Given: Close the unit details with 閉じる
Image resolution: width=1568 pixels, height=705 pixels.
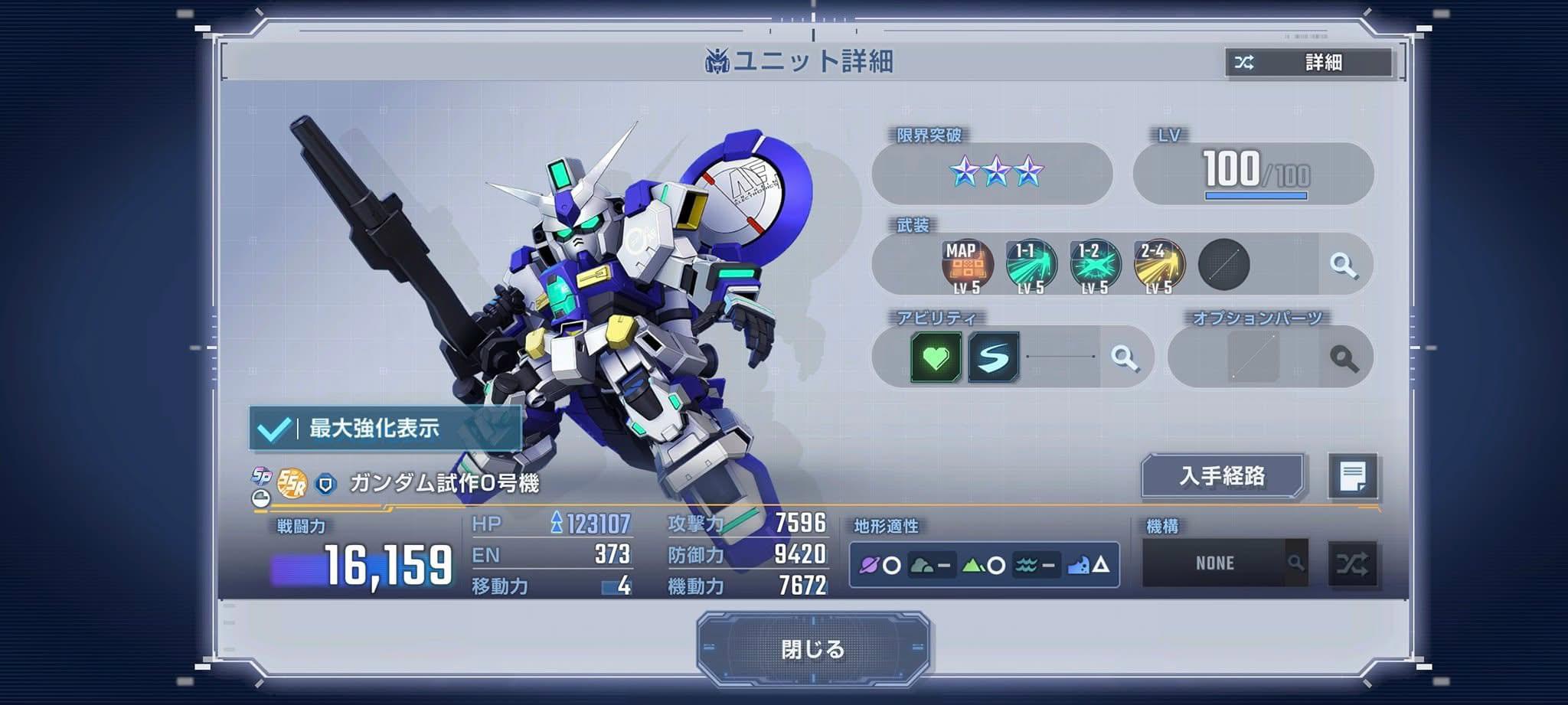Looking at the screenshot, I should coord(813,649).
